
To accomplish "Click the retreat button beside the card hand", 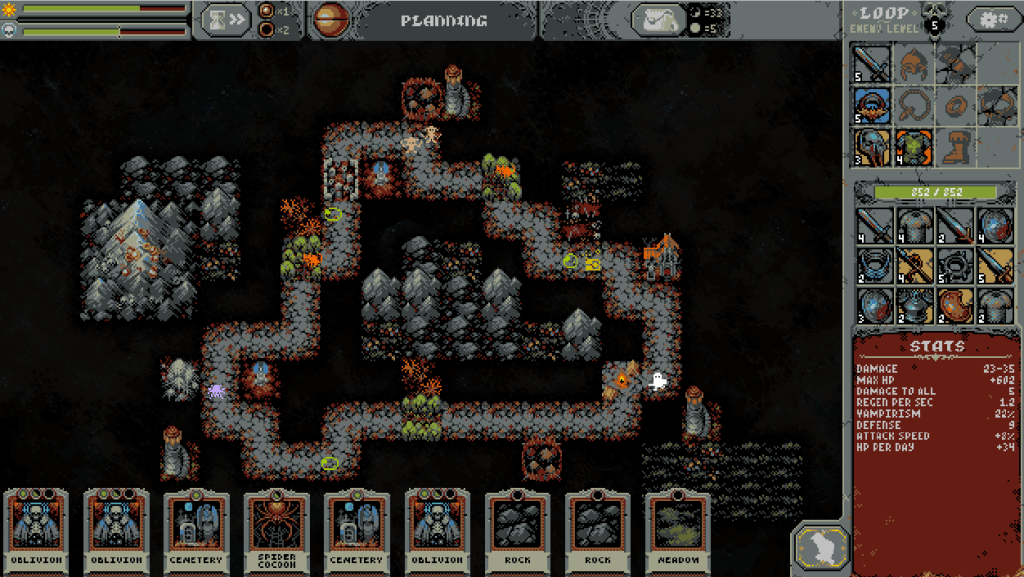I will [x=821, y=548].
